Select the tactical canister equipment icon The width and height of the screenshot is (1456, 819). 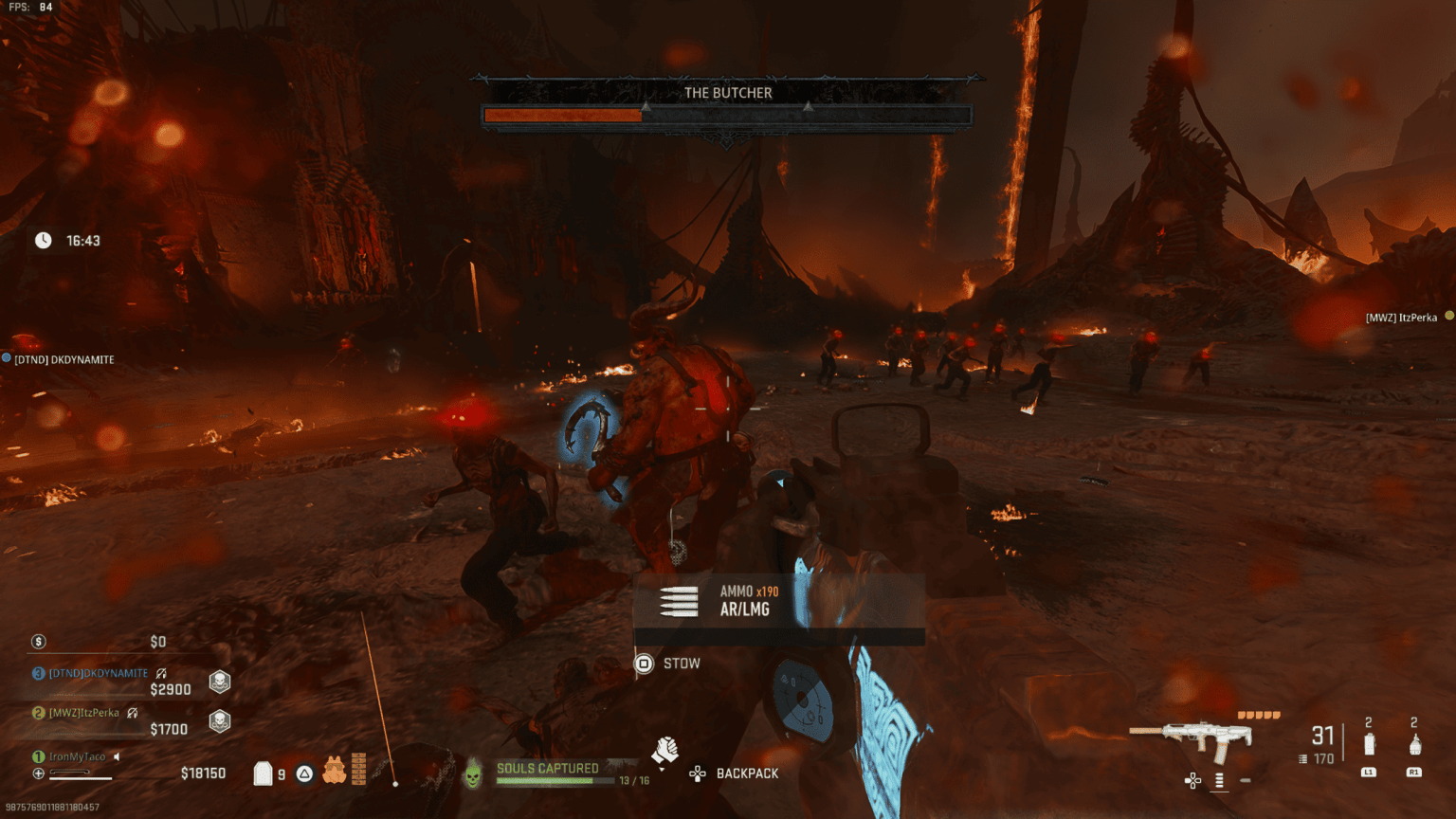coord(1368,744)
